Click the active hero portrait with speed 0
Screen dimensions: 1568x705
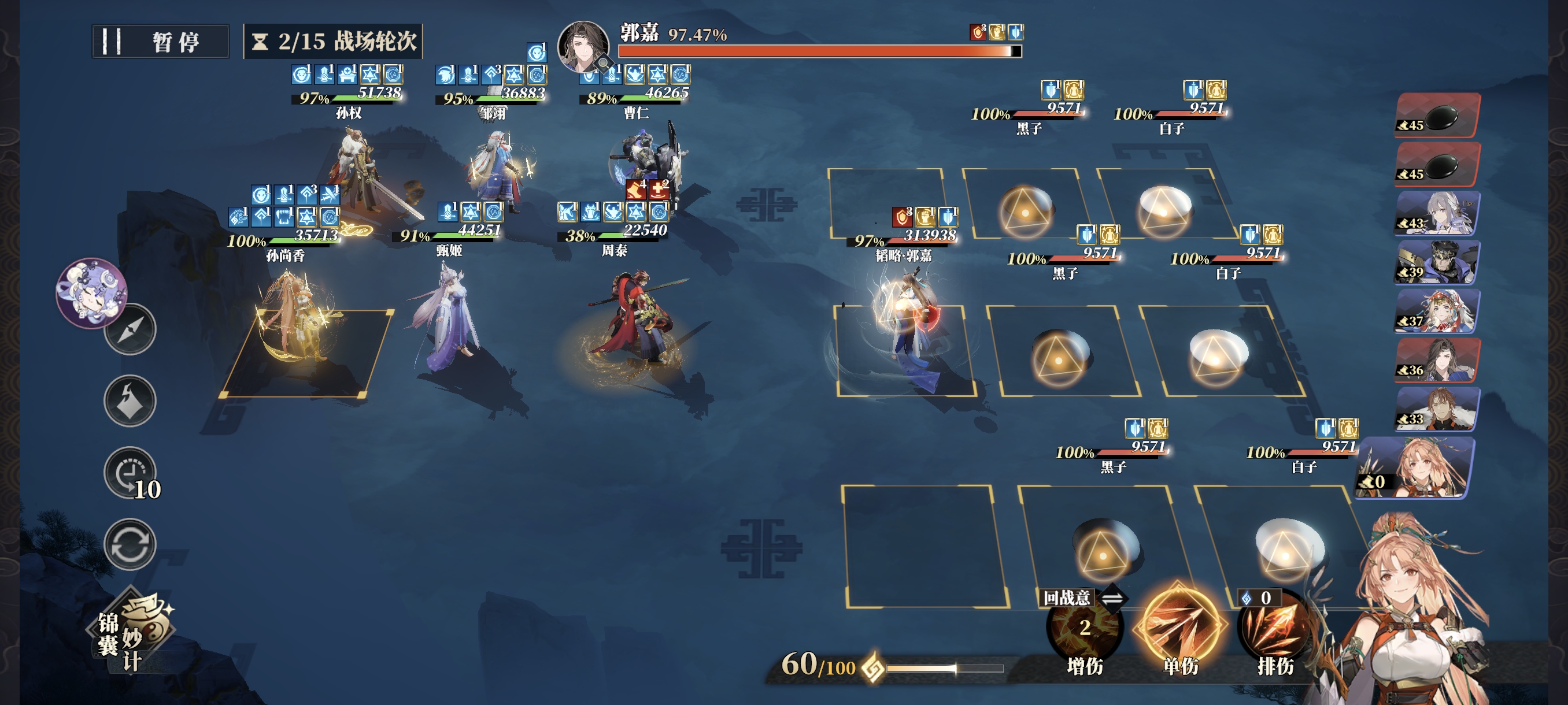[1416, 467]
